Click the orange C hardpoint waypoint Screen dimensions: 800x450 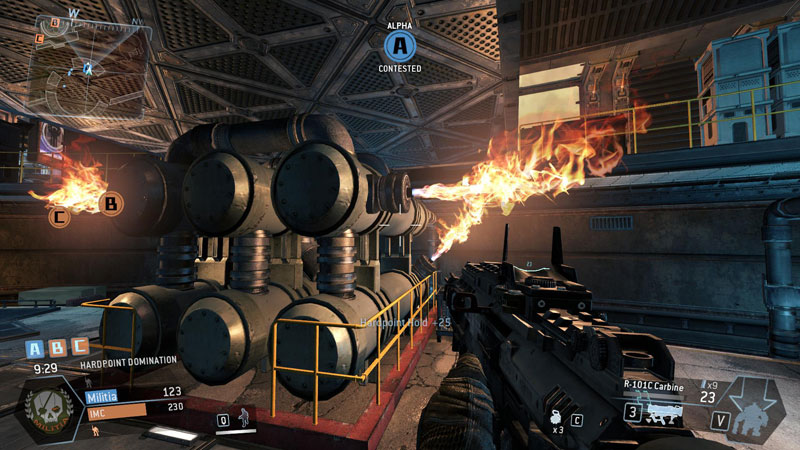[60, 214]
